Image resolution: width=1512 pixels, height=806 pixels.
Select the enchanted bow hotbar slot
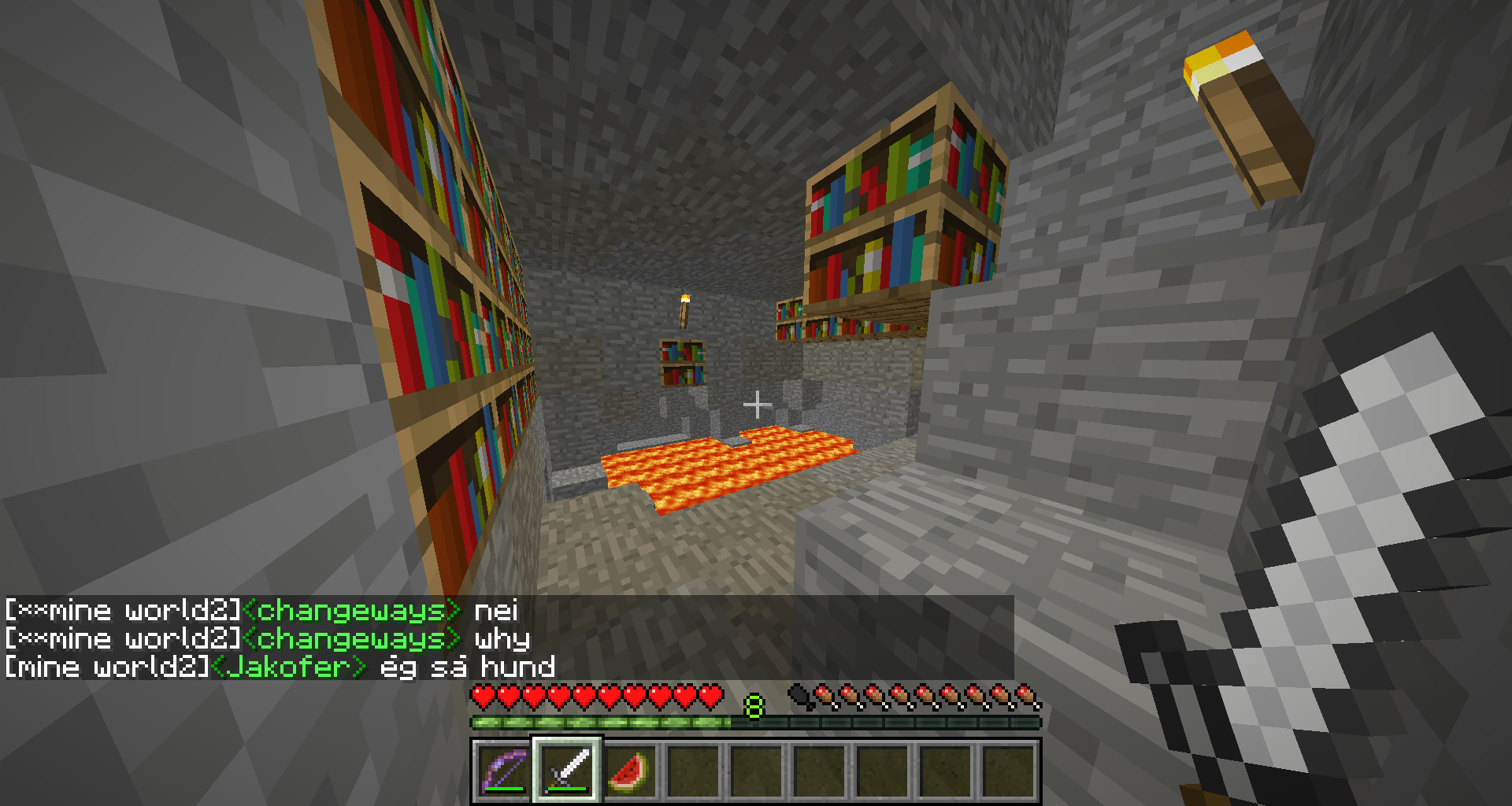tap(504, 771)
